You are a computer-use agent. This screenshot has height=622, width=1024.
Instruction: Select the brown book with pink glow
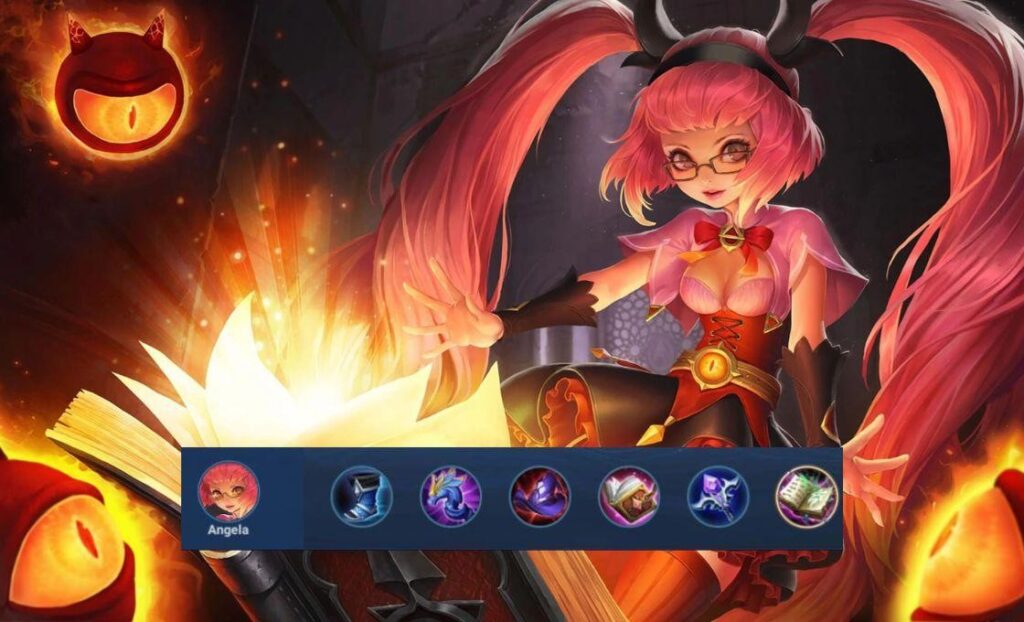pyautogui.click(x=628, y=496)
